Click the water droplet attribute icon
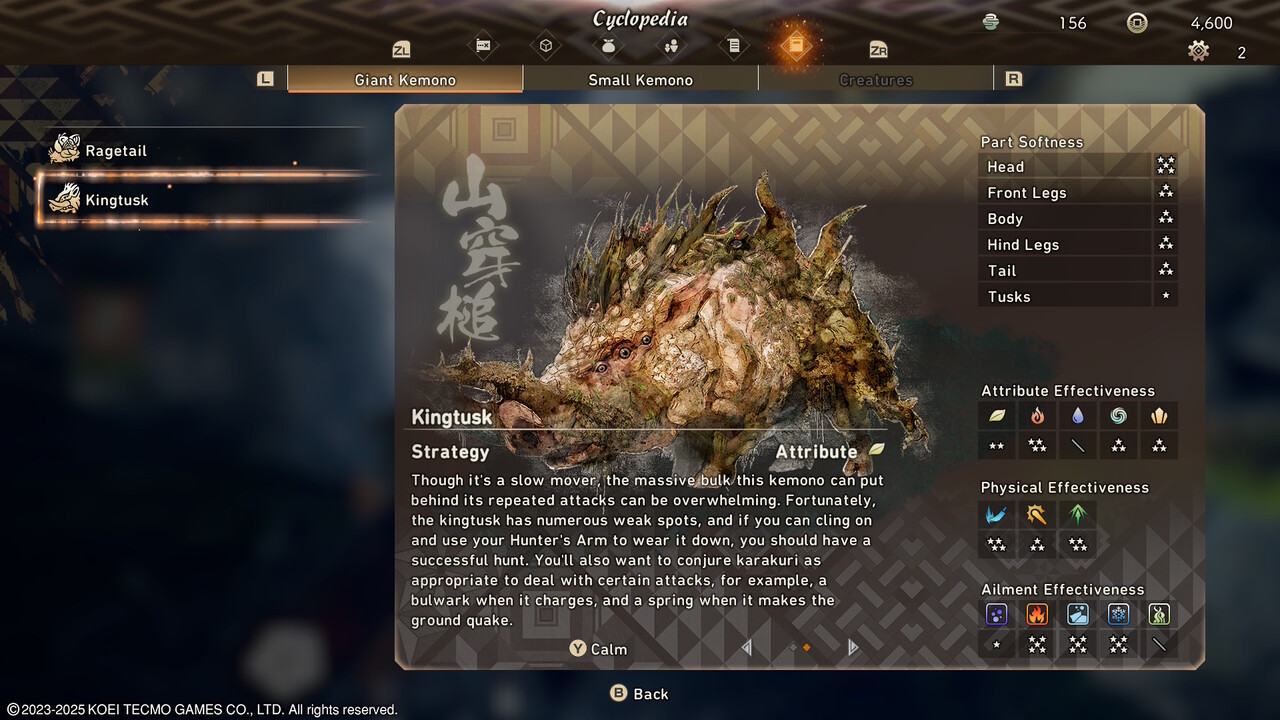The image size is (1280, 720). 1077,416
